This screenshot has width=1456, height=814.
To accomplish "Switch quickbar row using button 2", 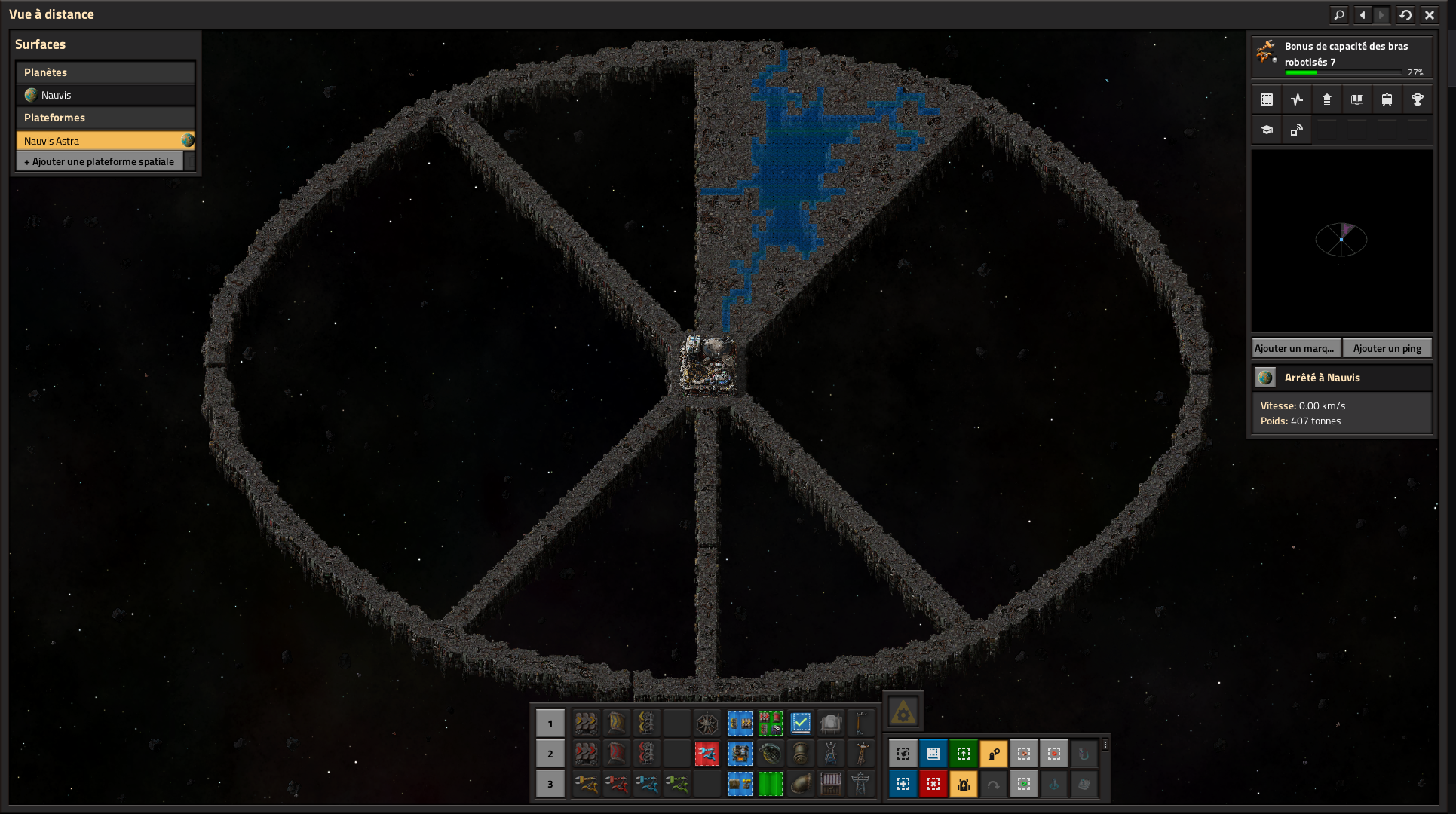I will pyautogui.click(x=550, y=754).
